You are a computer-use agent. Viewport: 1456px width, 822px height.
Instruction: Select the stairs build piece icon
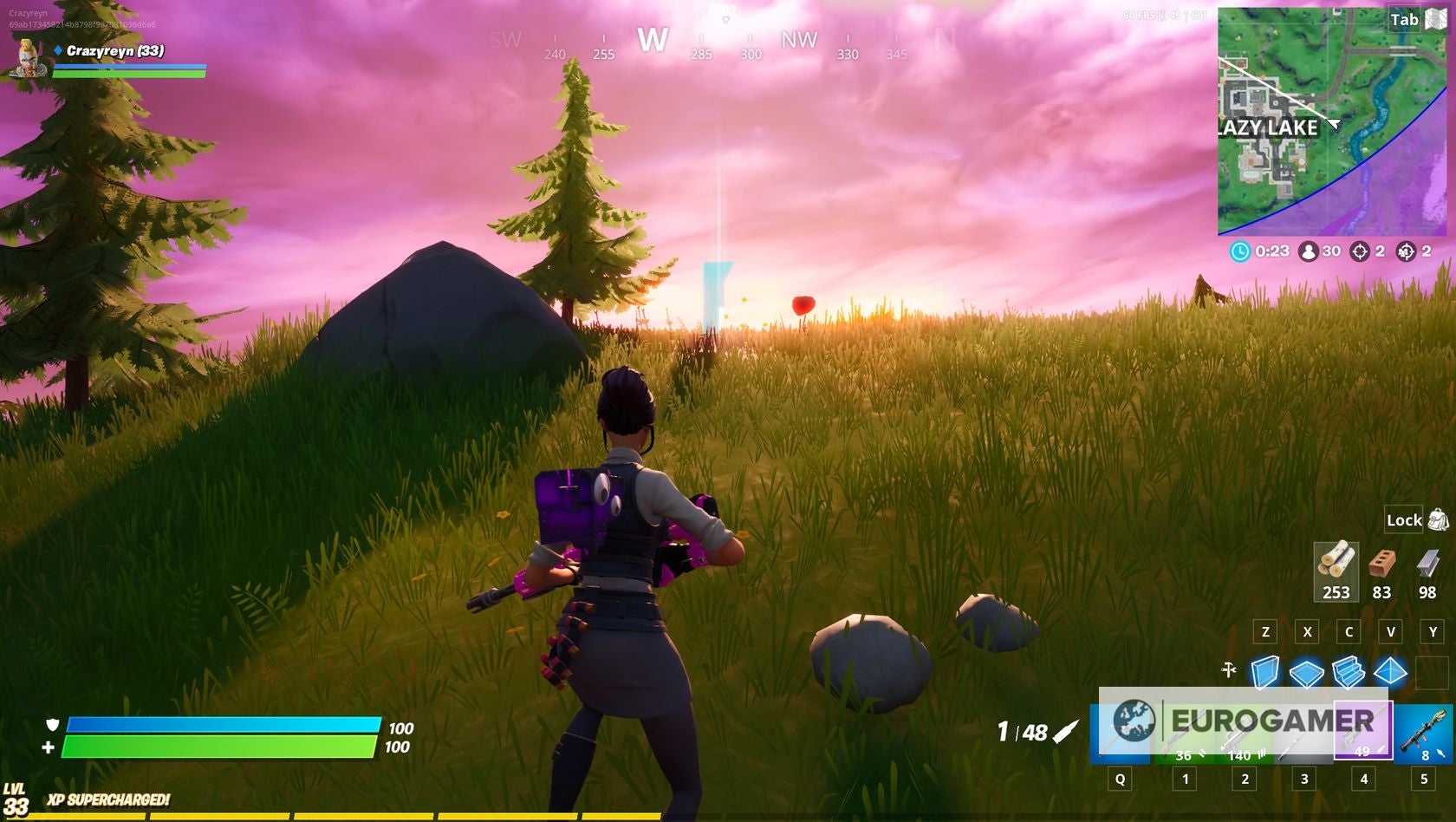[x=1349, y=670]
